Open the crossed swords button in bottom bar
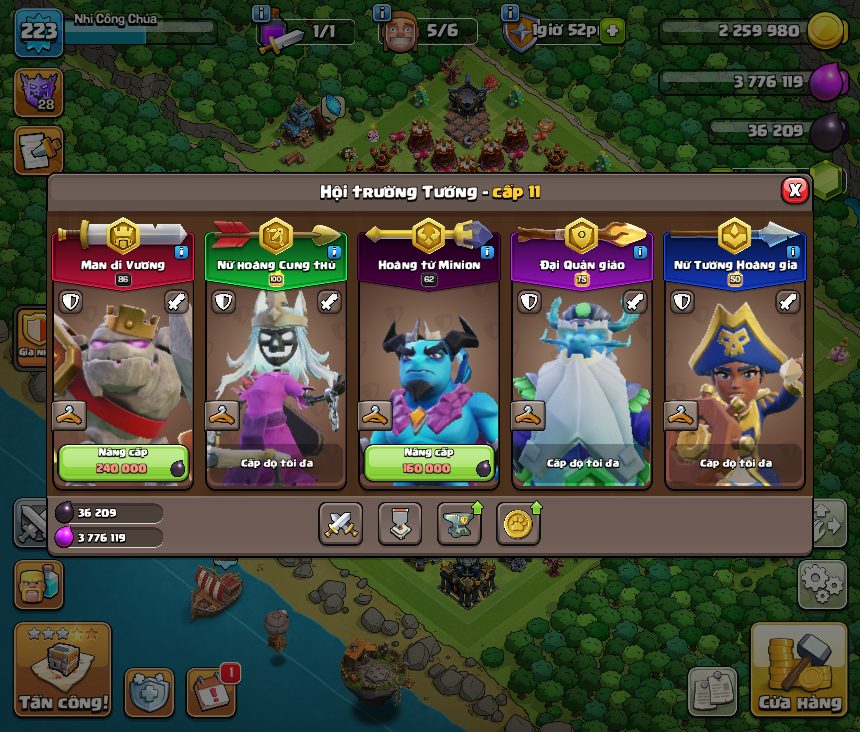Image resolution: width=860 pixels, height=732 pixels. (341, 523)
